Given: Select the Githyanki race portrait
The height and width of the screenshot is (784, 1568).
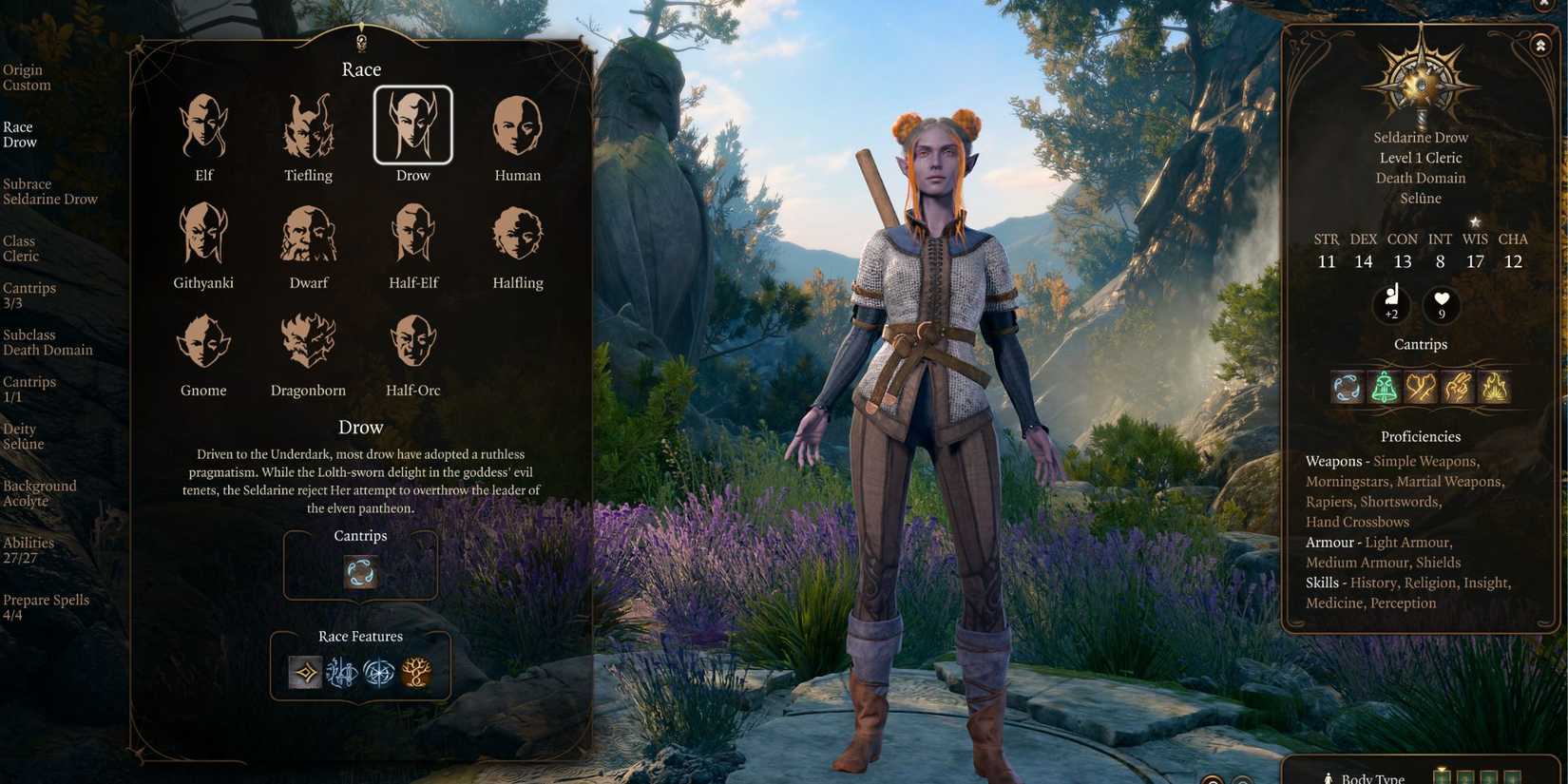Looking at the screenshot, I should 202,232.
